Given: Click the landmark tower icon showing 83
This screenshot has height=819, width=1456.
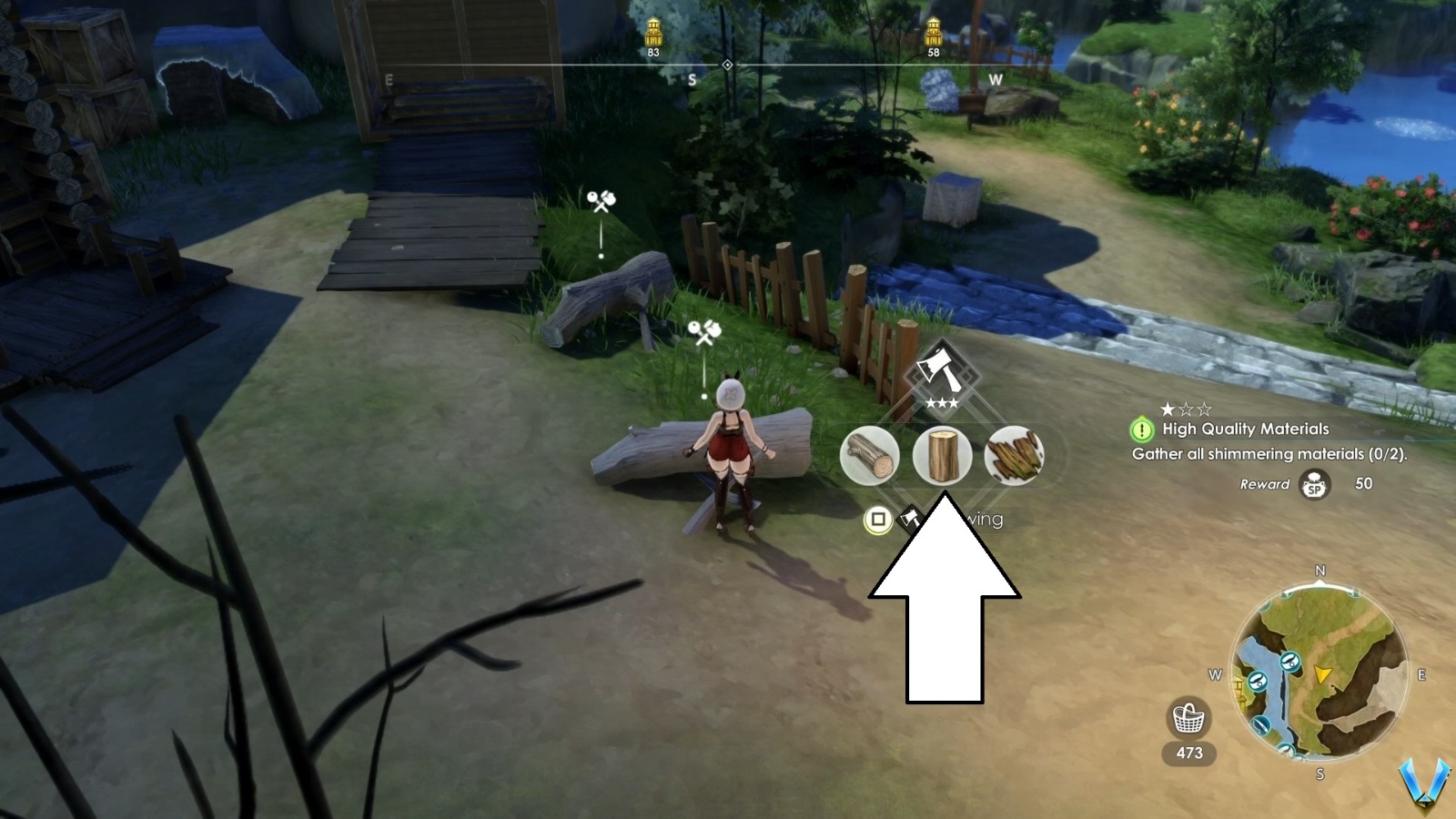Looking at the screenshot, I should click(x=652, y=30).
